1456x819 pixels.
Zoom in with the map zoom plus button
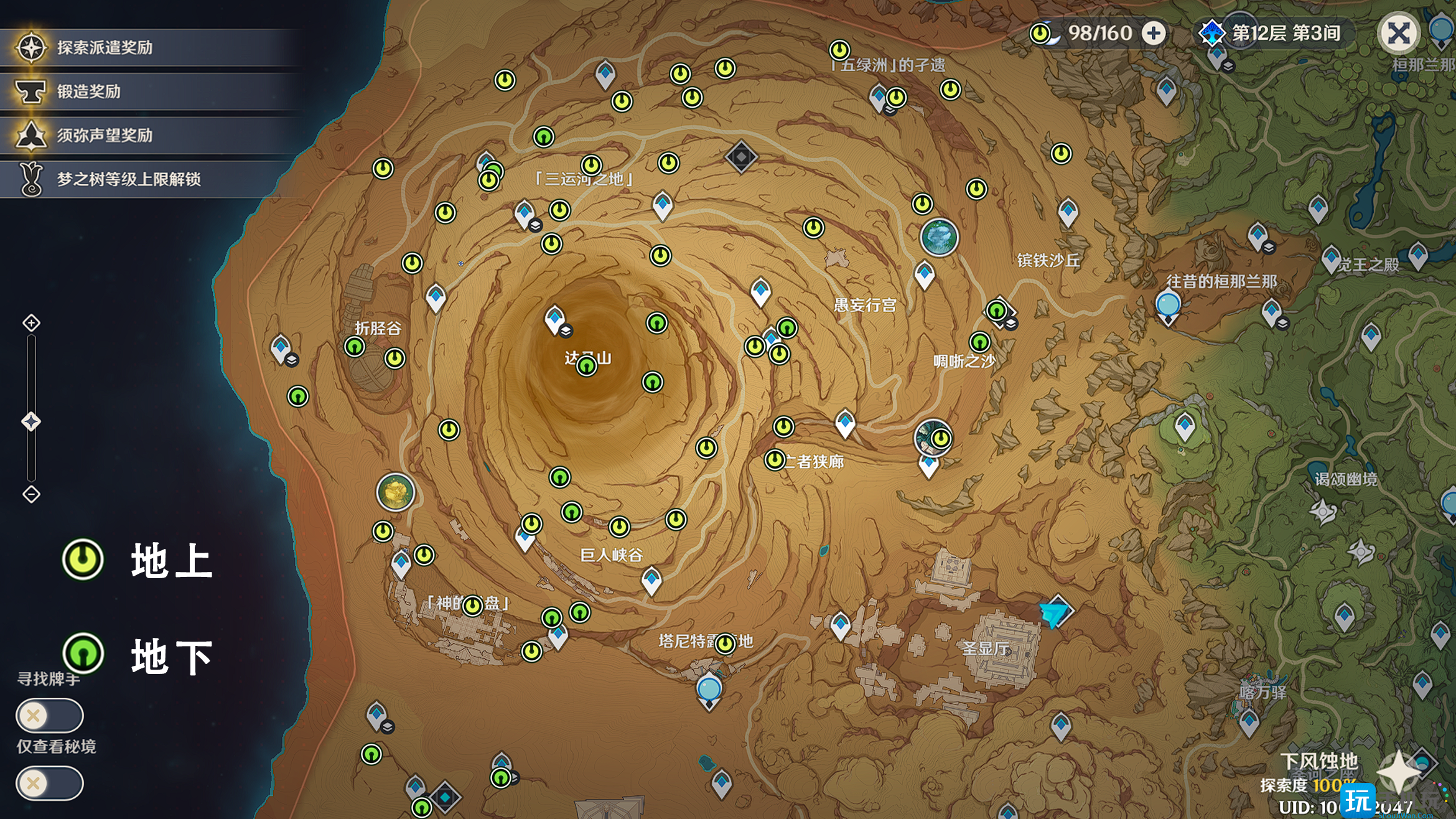pyautogui.click(x=31, y=323)
